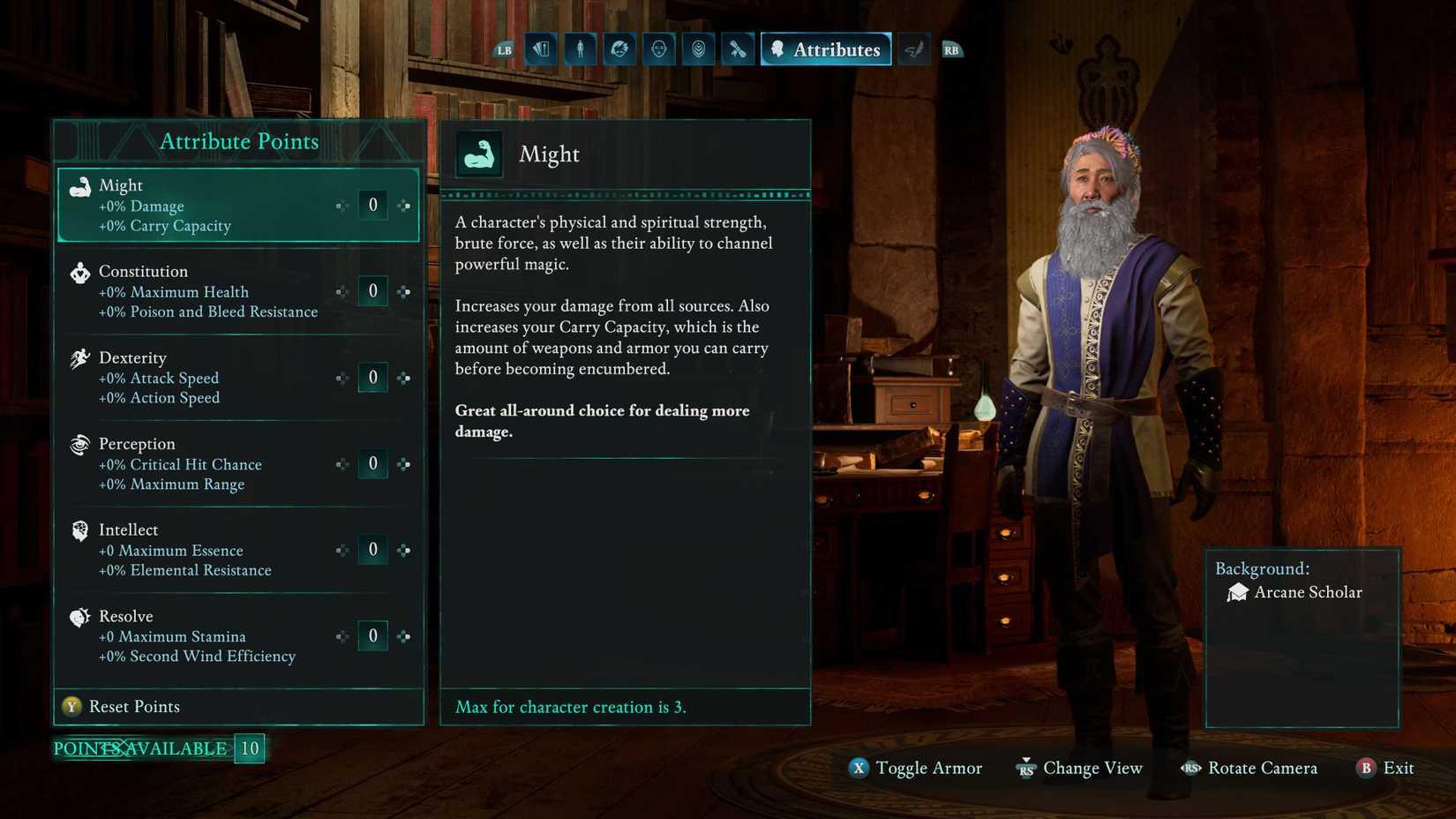1456x819 pixels.
Task: Click the Might biceps icon
Action: [x=79, y=186]
